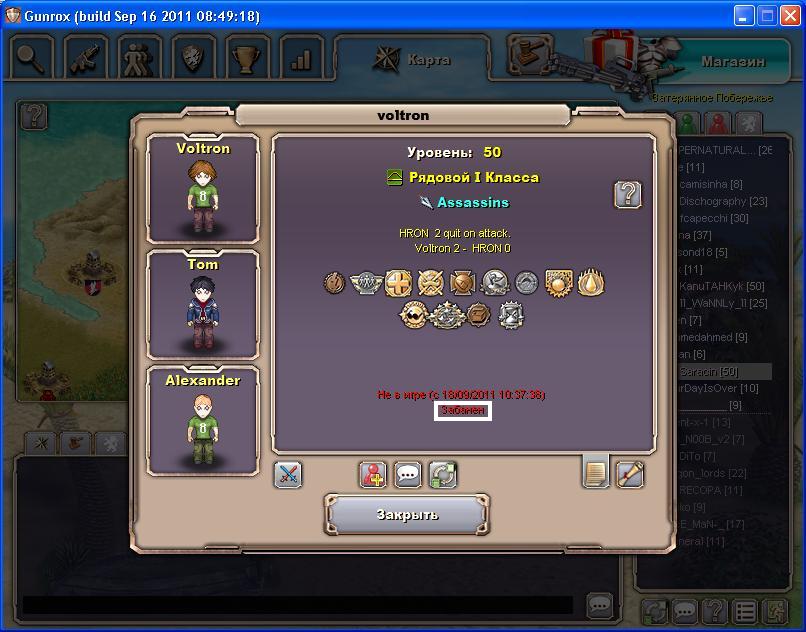Open private chat via speech bubble button
806x632 pixels.
coord(408,474)
